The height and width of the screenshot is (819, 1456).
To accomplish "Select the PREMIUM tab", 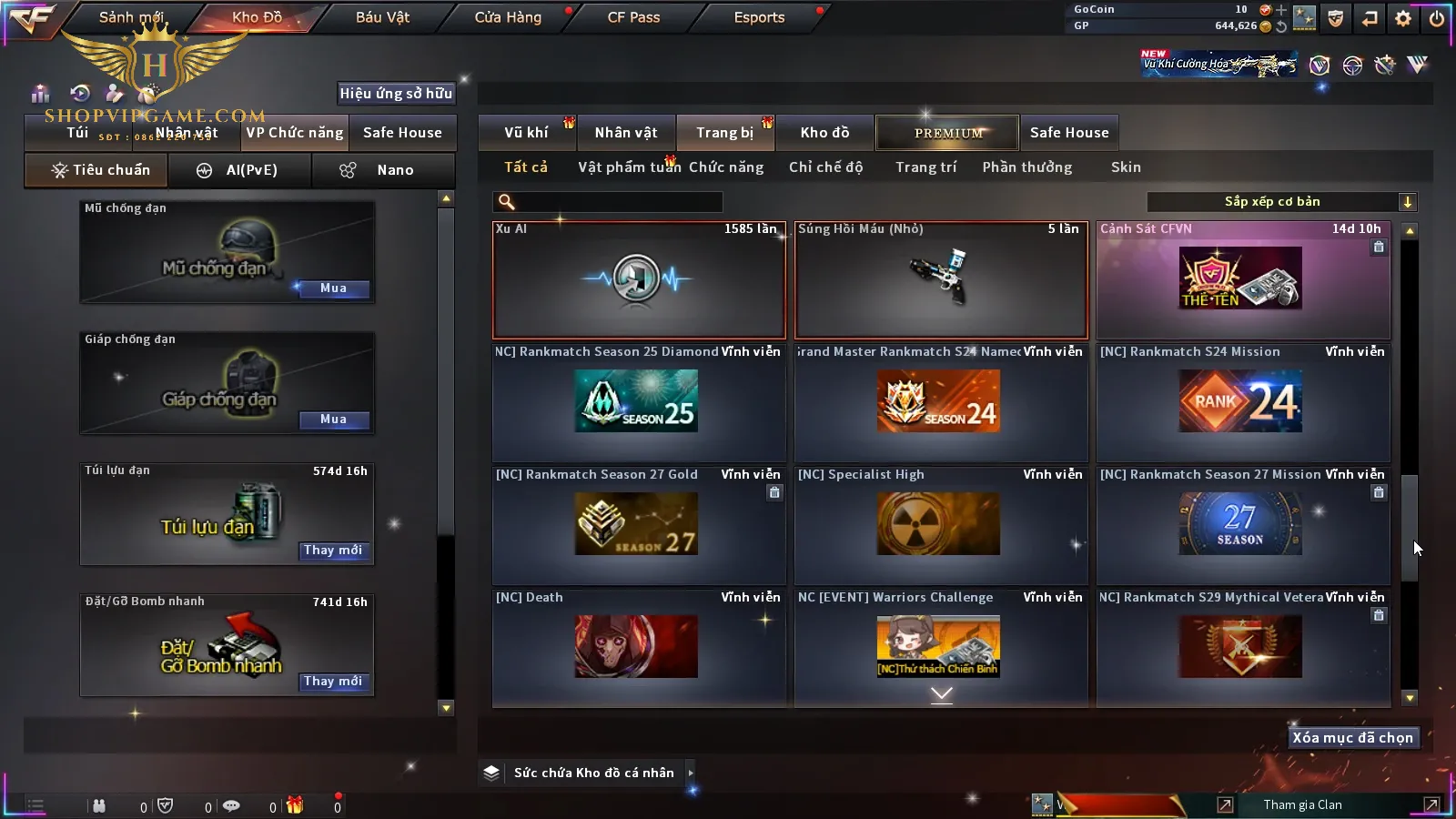I will click(948, 133).
